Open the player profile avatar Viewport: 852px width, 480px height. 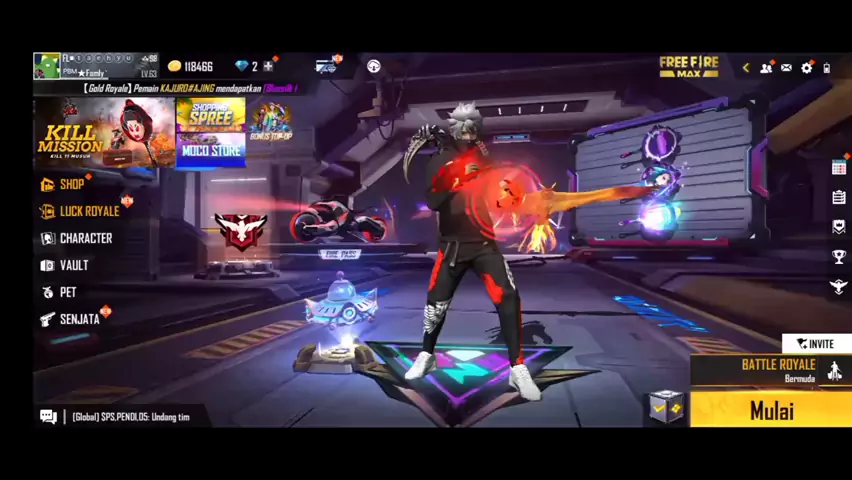pos(47,67)
